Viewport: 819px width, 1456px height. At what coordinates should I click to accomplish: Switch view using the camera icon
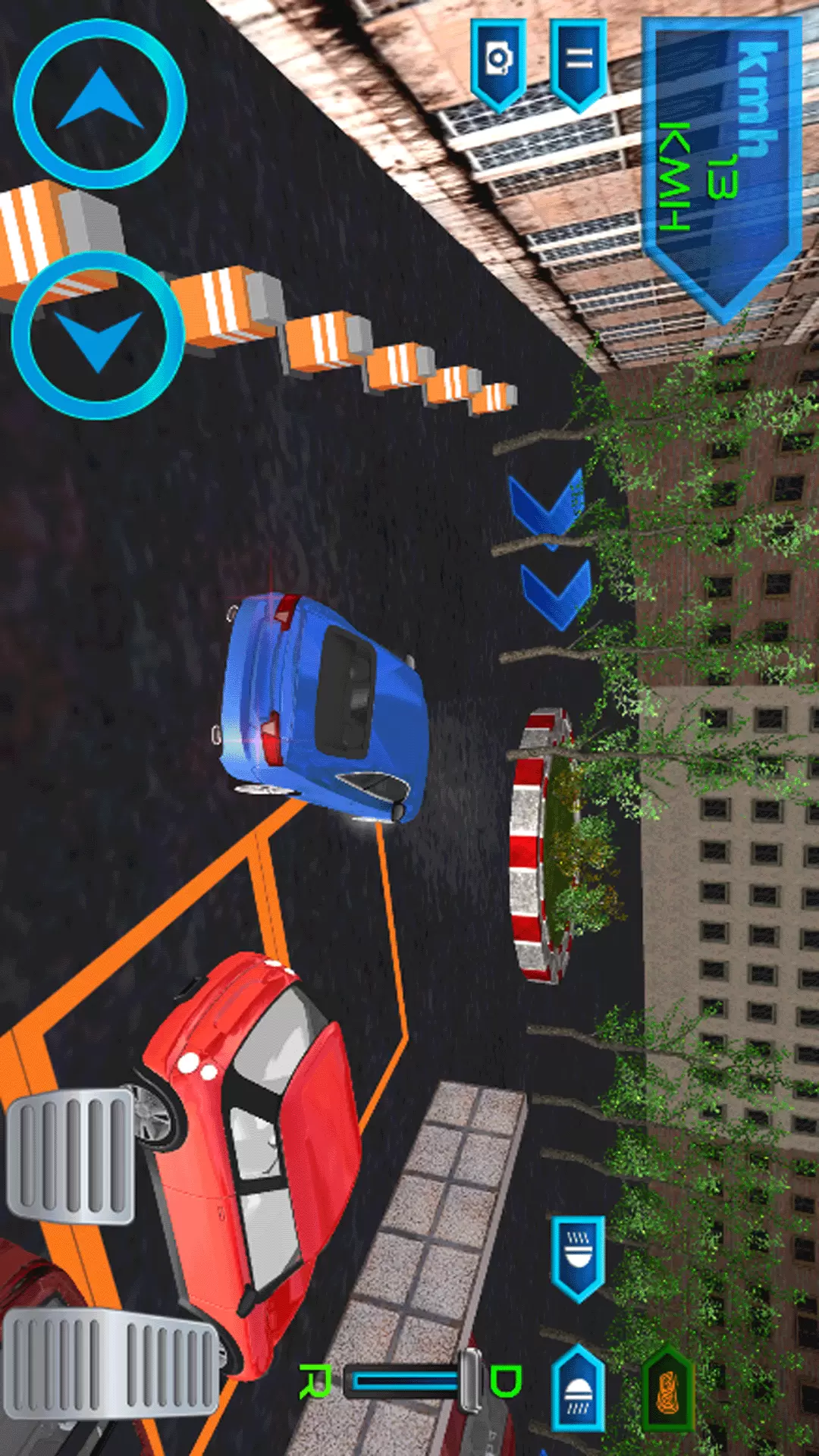pyautogui.click(x=498, y=62)
